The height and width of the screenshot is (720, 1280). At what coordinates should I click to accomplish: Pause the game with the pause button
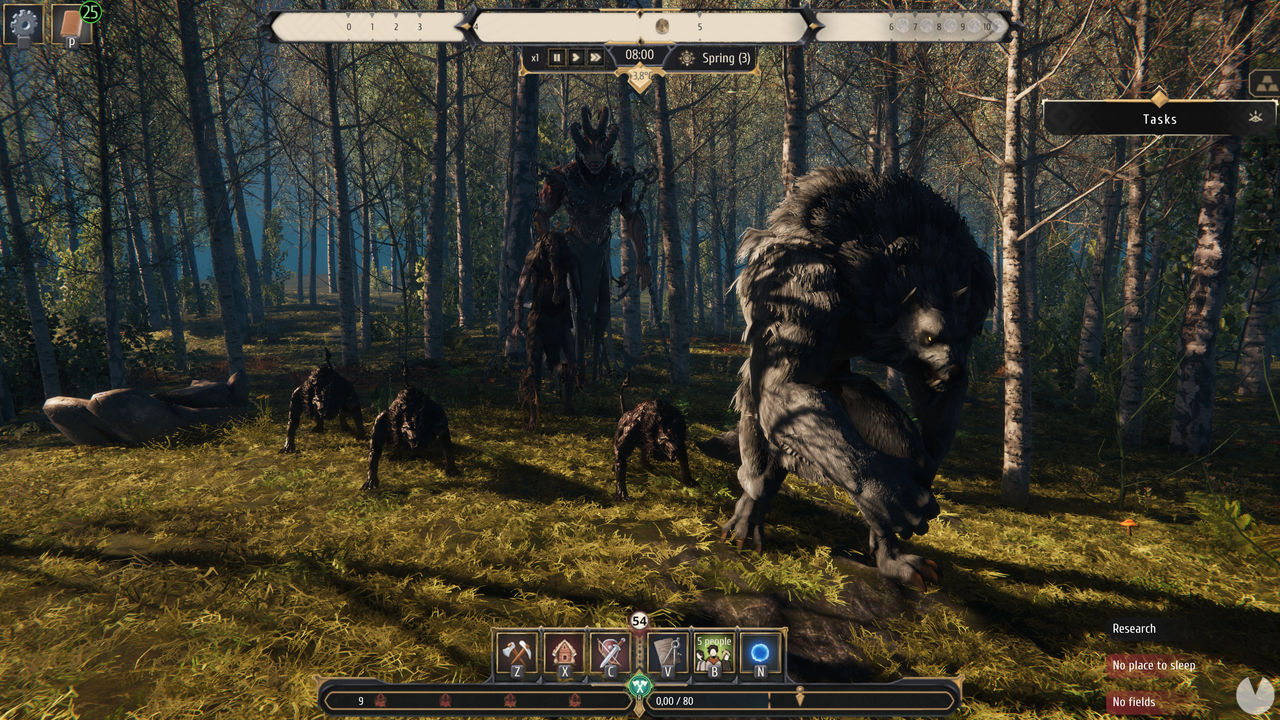point(556,57)
